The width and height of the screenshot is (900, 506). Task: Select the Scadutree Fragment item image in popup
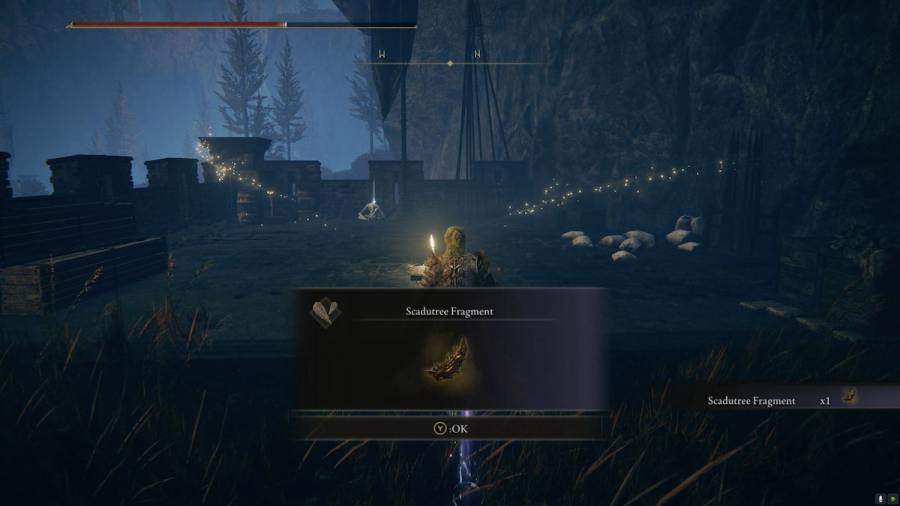click(x=449, y=358)
